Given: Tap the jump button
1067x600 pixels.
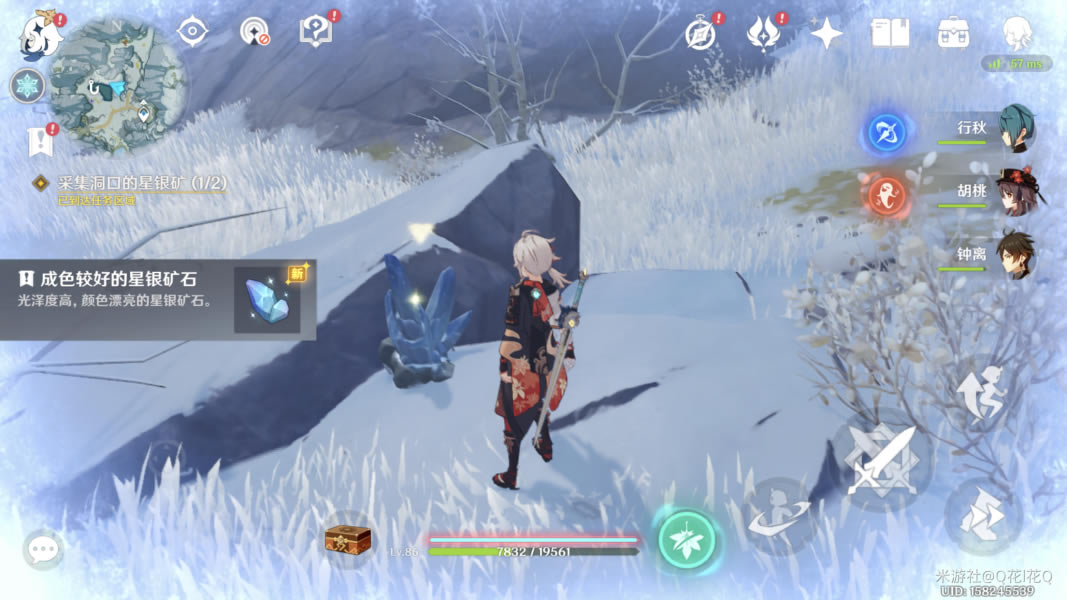Looking at the screenshot, I should tap(982, 392).
